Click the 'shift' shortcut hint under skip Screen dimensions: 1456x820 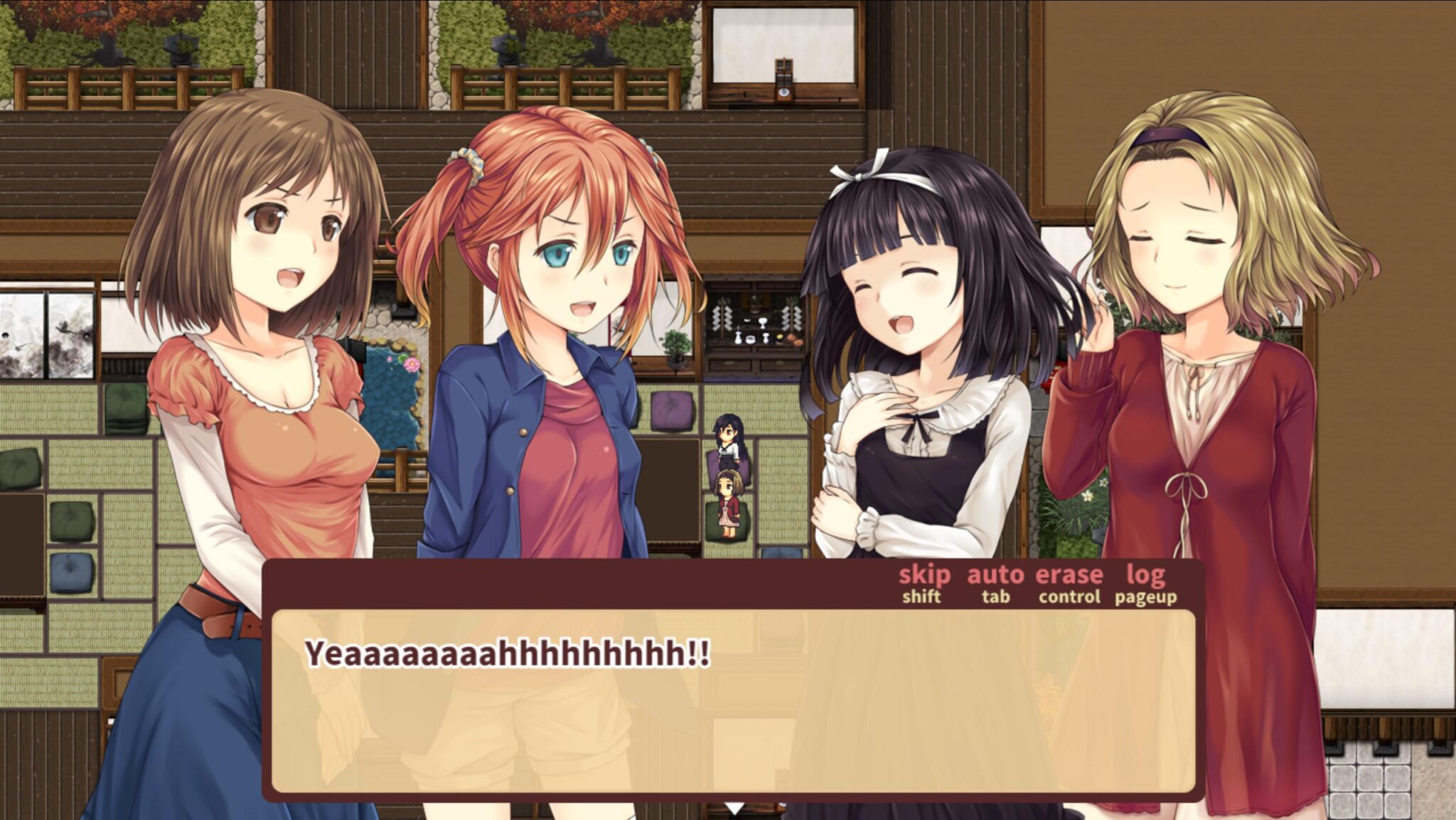[922, 598]
